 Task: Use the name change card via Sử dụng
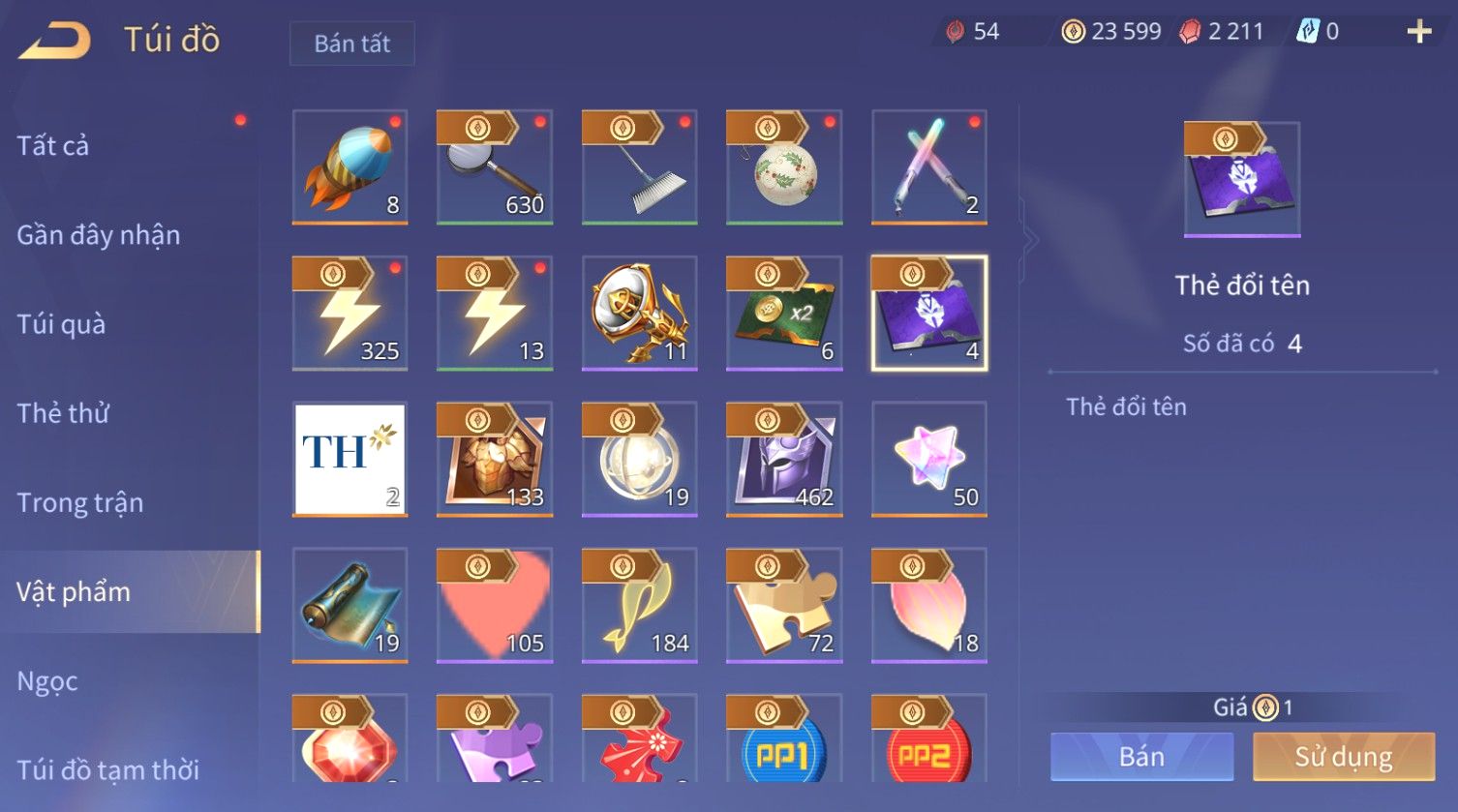1343,757
